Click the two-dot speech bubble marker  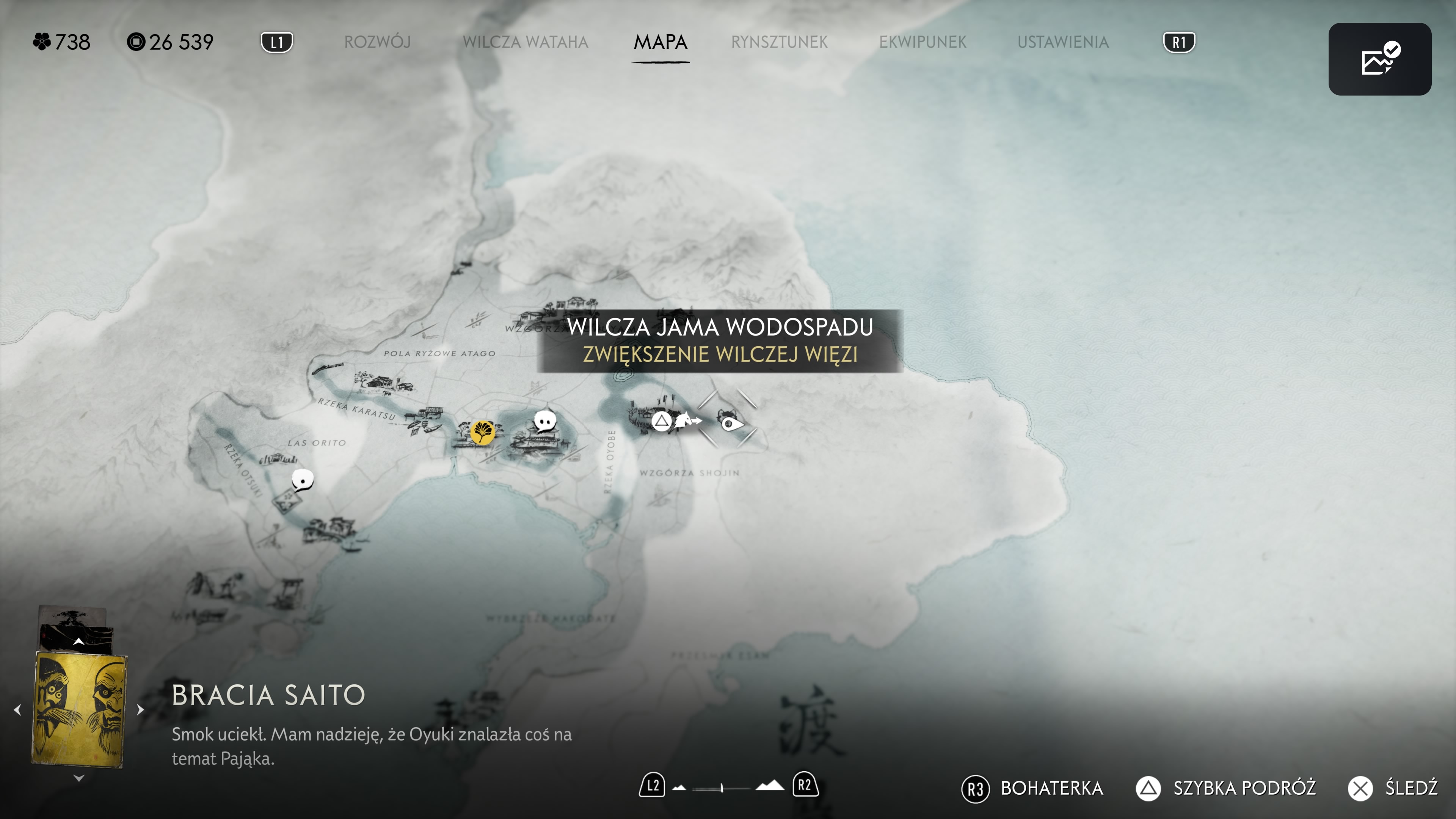point(545,421)
